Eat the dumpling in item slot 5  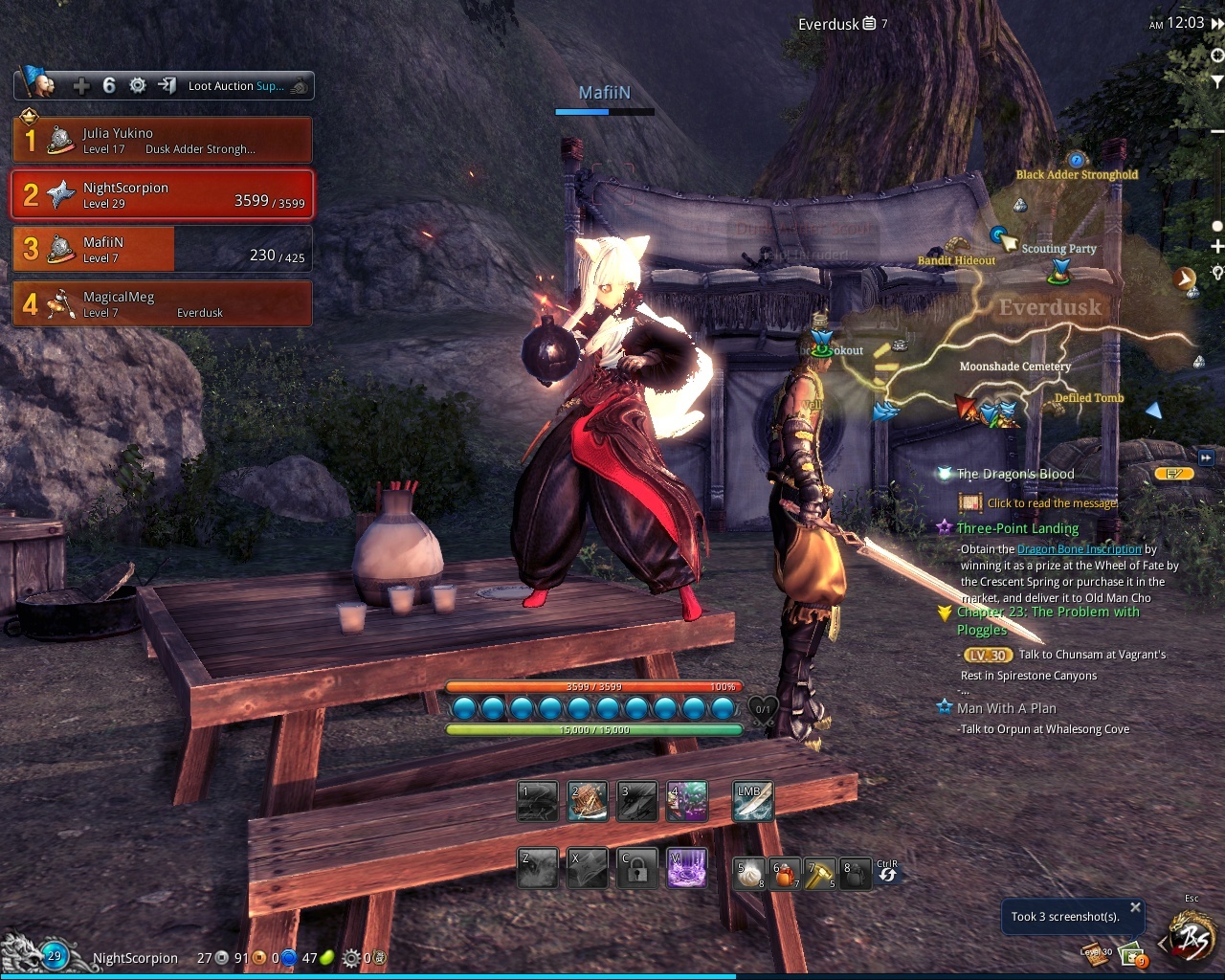pyautogui.click(x=748, y=874)
